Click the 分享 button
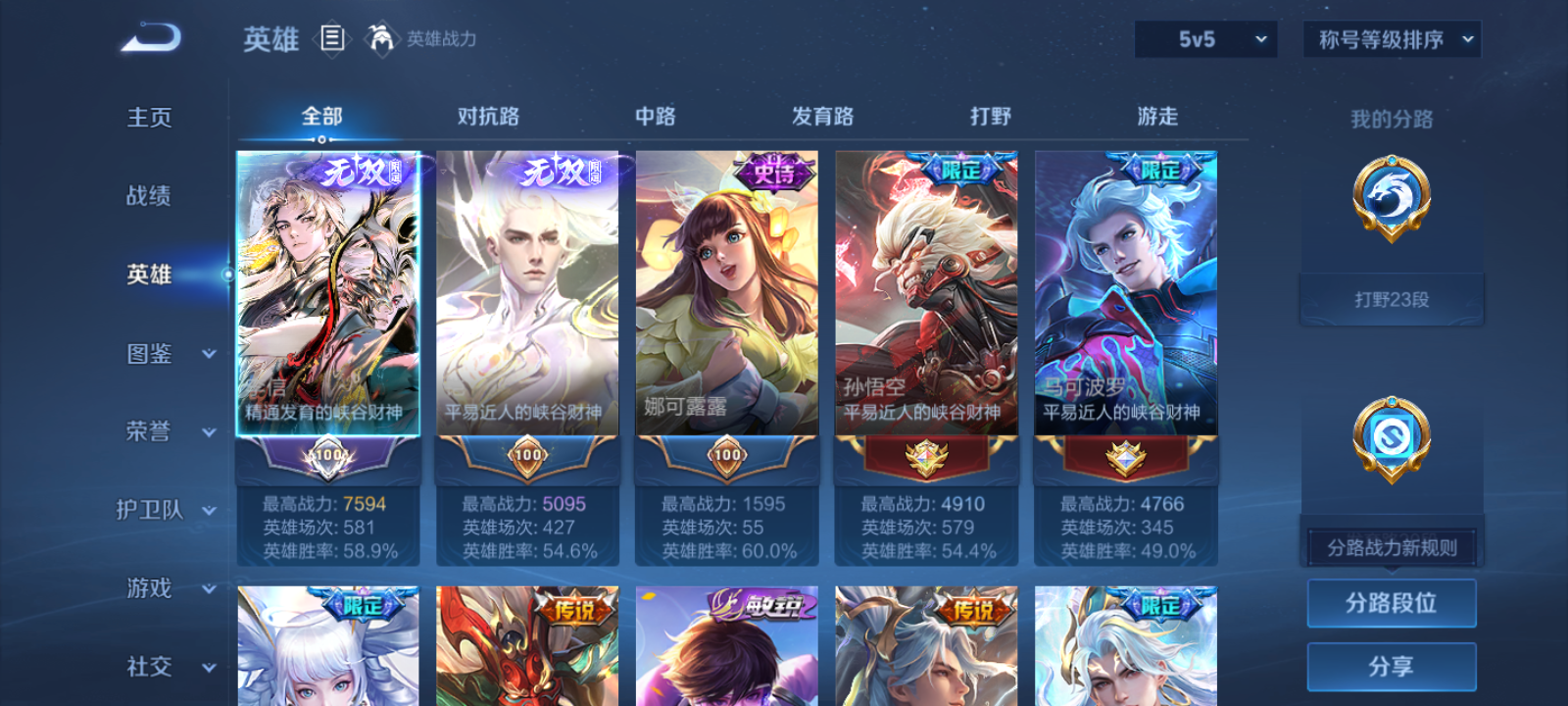Image resolution: width=1568 pixels, height=706 pixels. [1392, 666]
